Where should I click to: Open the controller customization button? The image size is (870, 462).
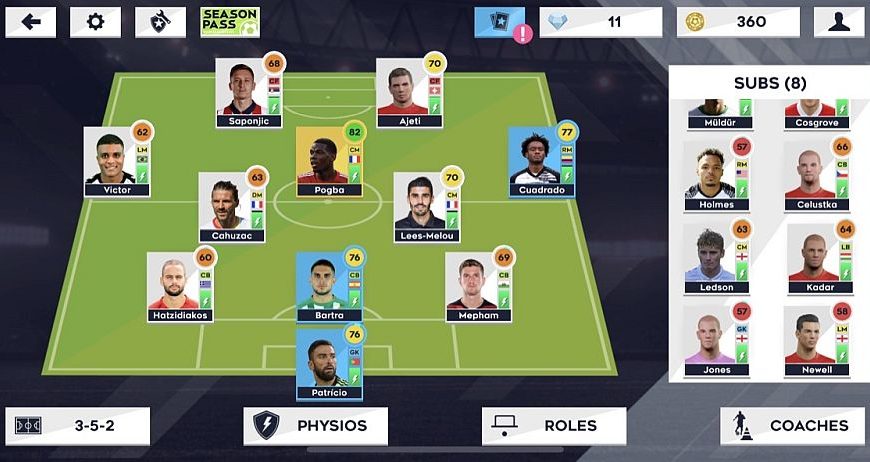pyautogui.click(x=160, y=22)
